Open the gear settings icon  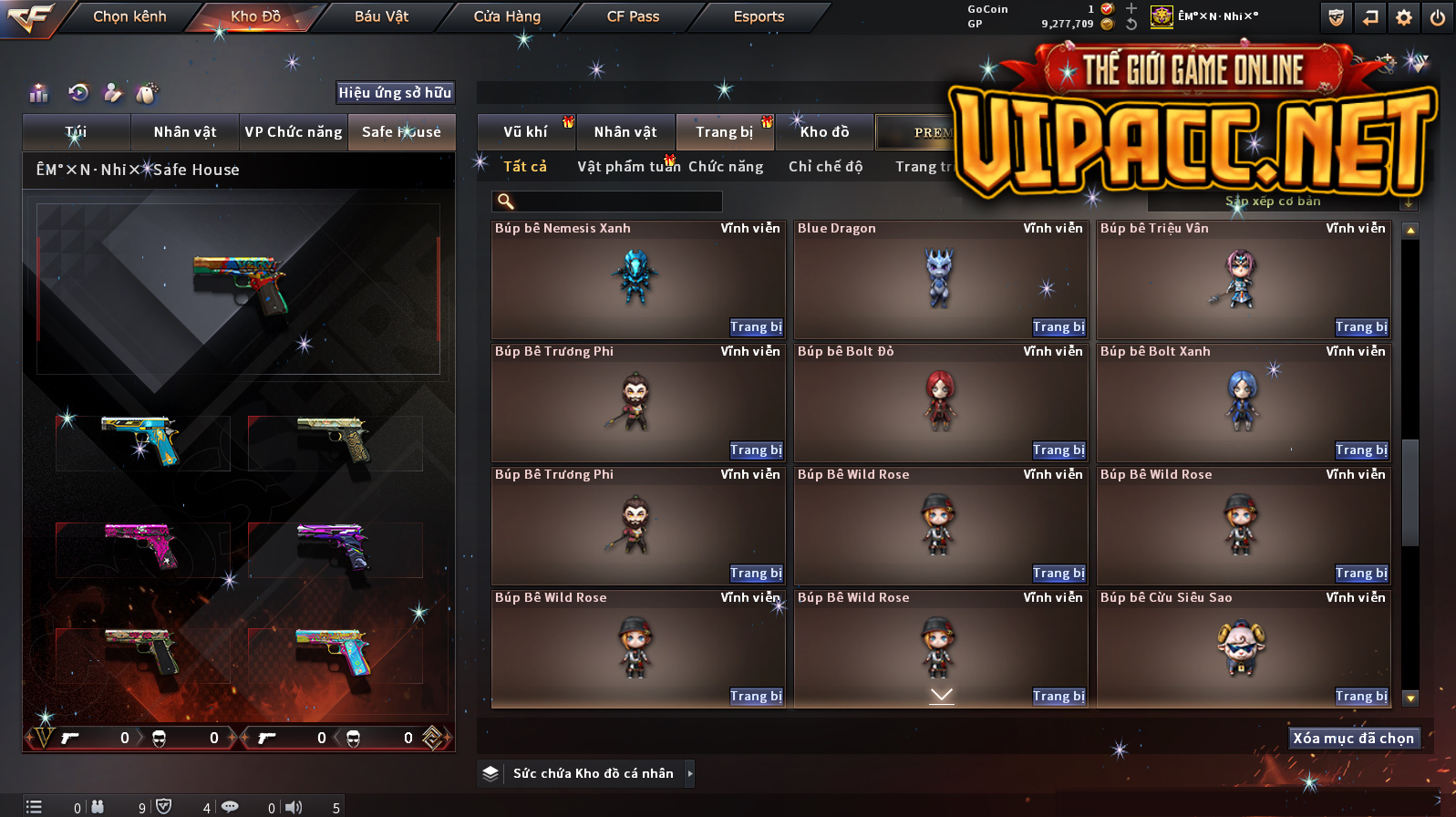click(1404, 17)
